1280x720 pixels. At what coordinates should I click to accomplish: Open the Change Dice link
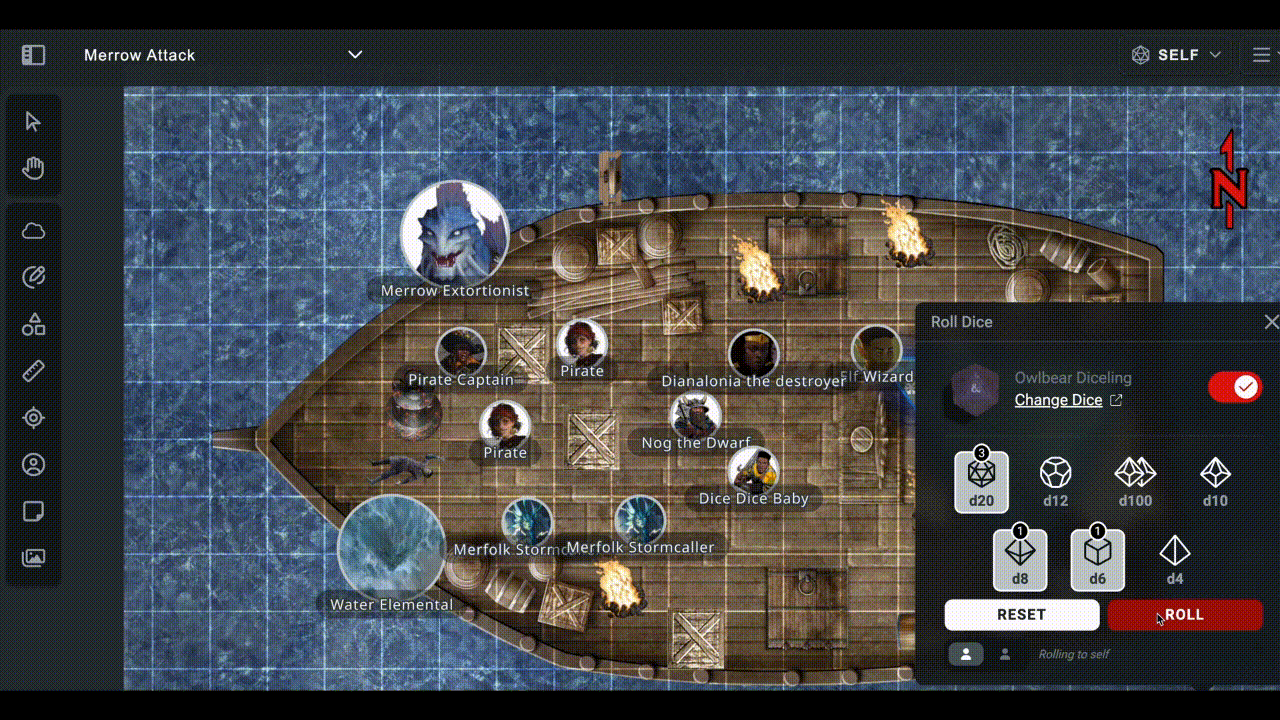tap(1059, 399)
